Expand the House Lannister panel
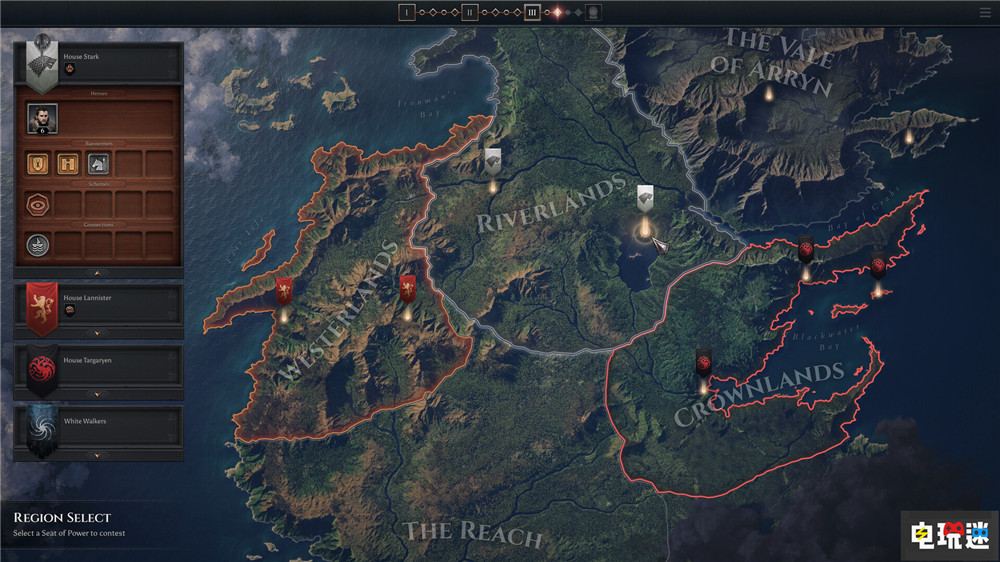The image size is (1000, 562). (97, 333)
